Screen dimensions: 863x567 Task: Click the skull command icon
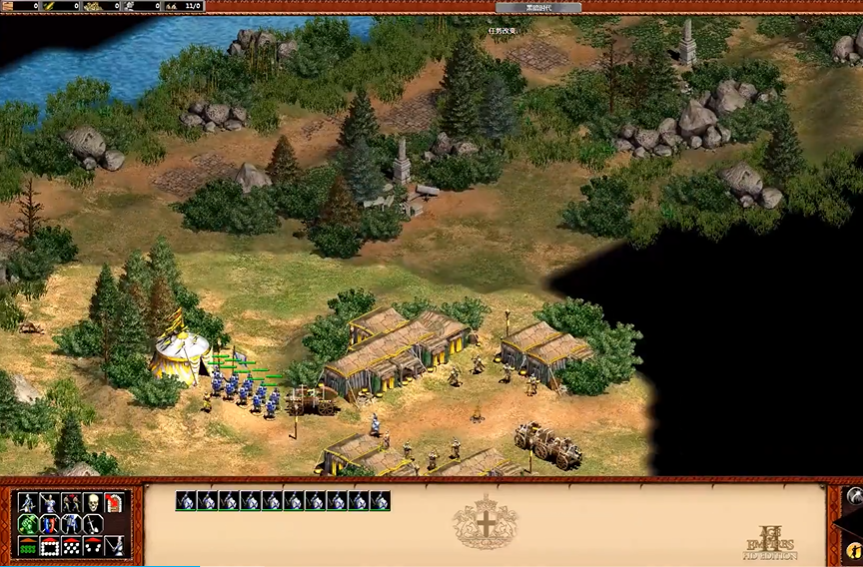point(92,502)
